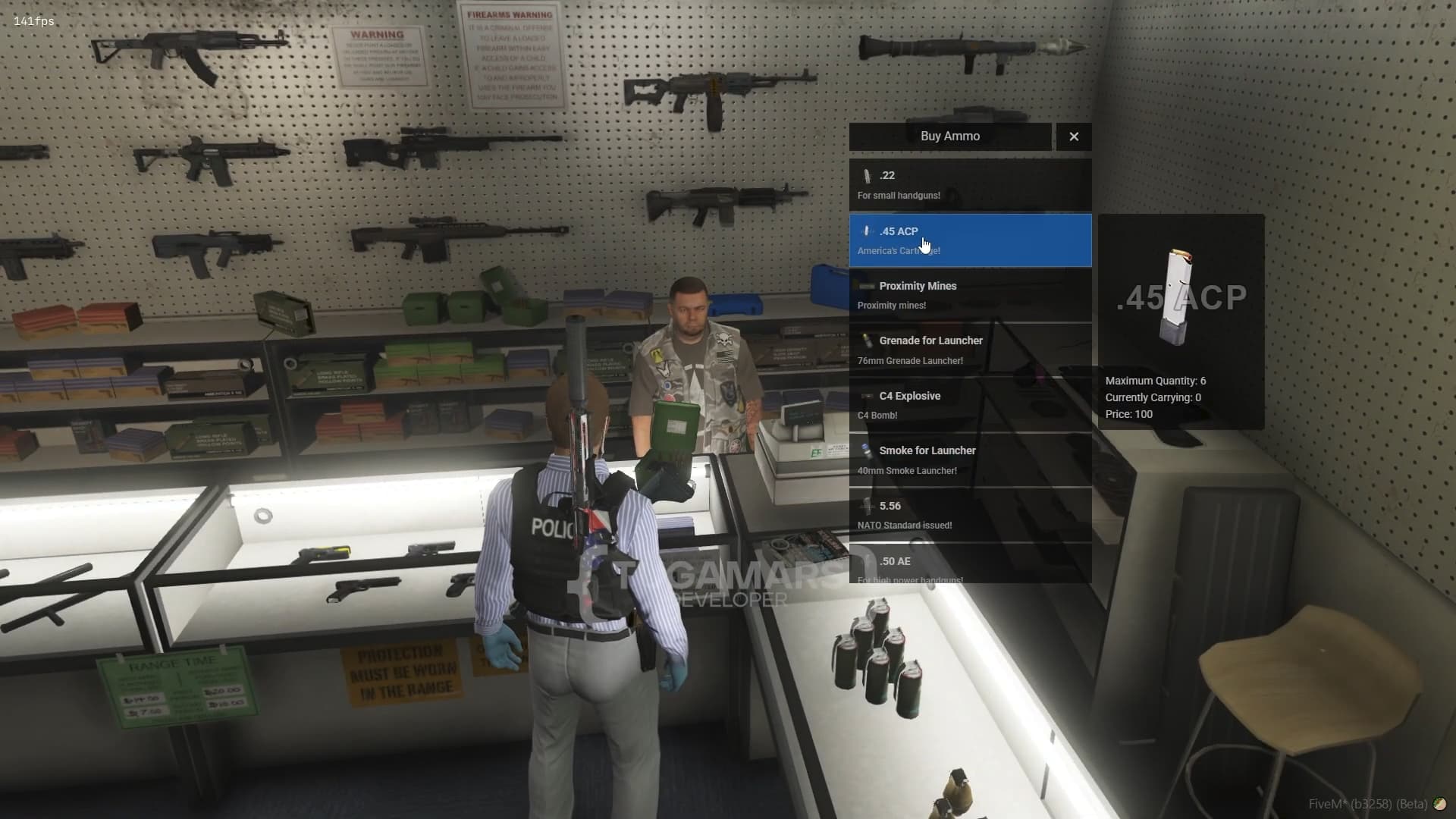Select Smoke for Launcher ammo
Viewport: 1456px width, 819px height.
[970, 460]
